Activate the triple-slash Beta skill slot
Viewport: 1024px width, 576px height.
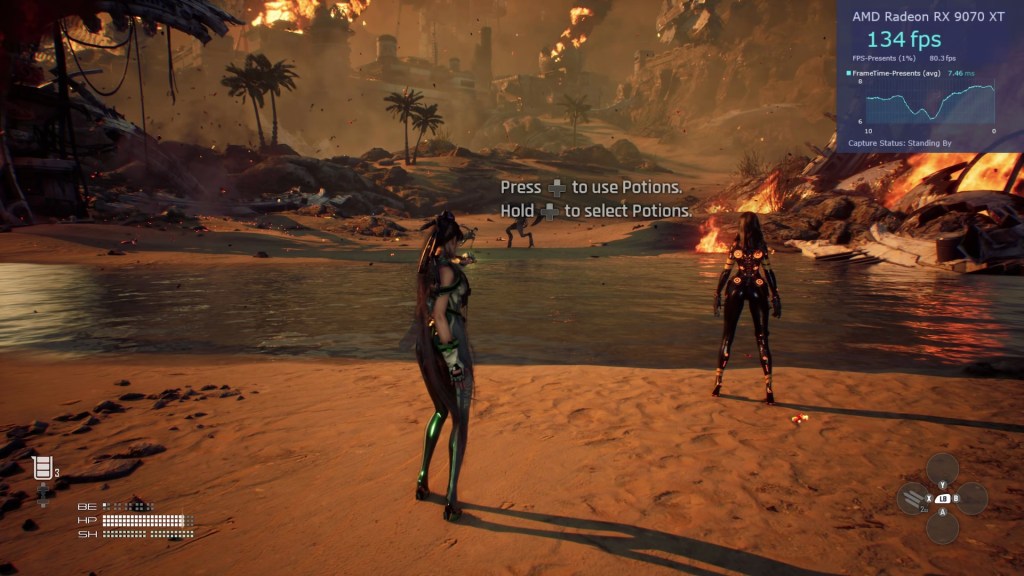point(911,497)
